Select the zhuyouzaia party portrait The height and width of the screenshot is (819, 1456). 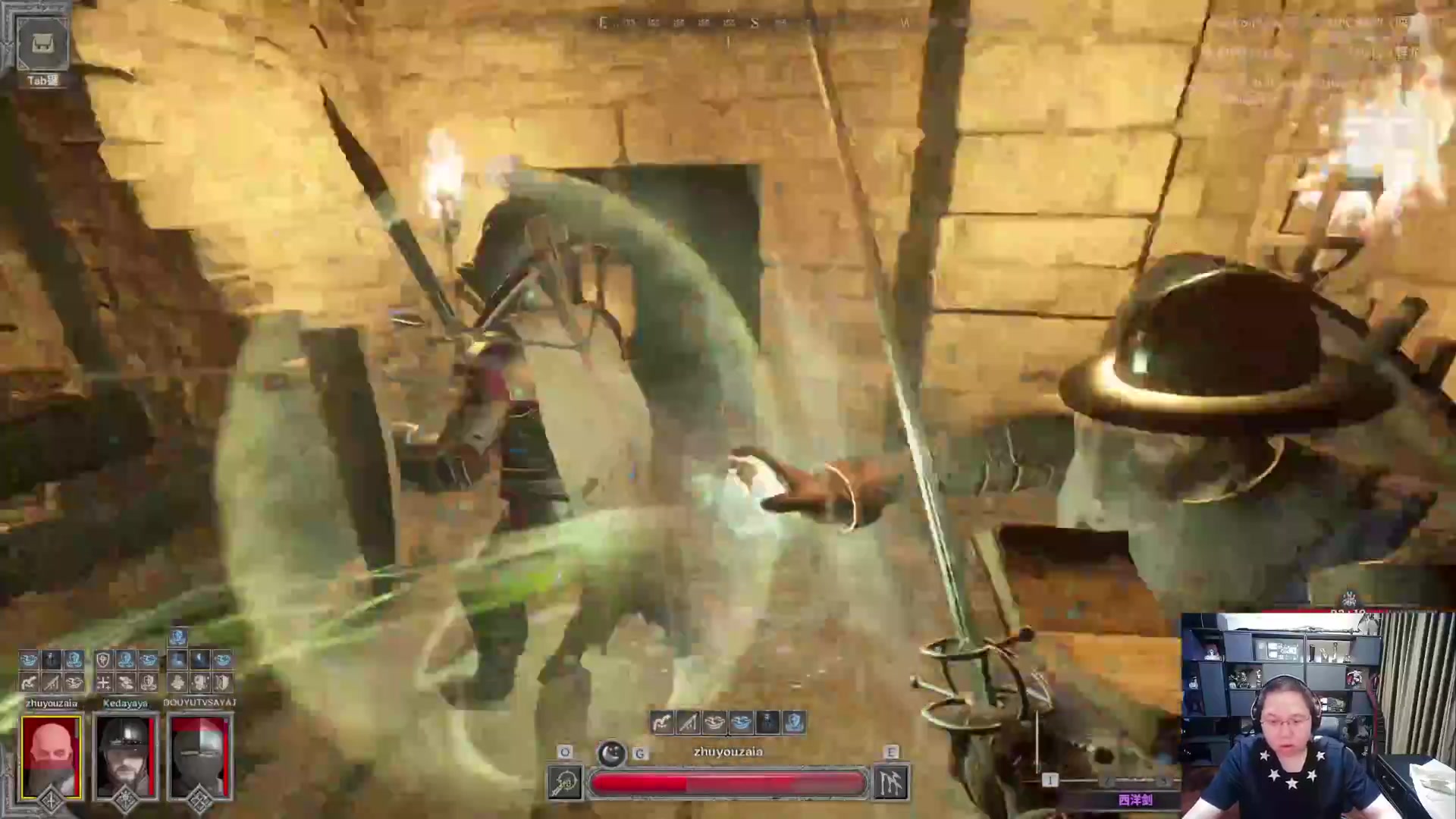coord(51,757)
